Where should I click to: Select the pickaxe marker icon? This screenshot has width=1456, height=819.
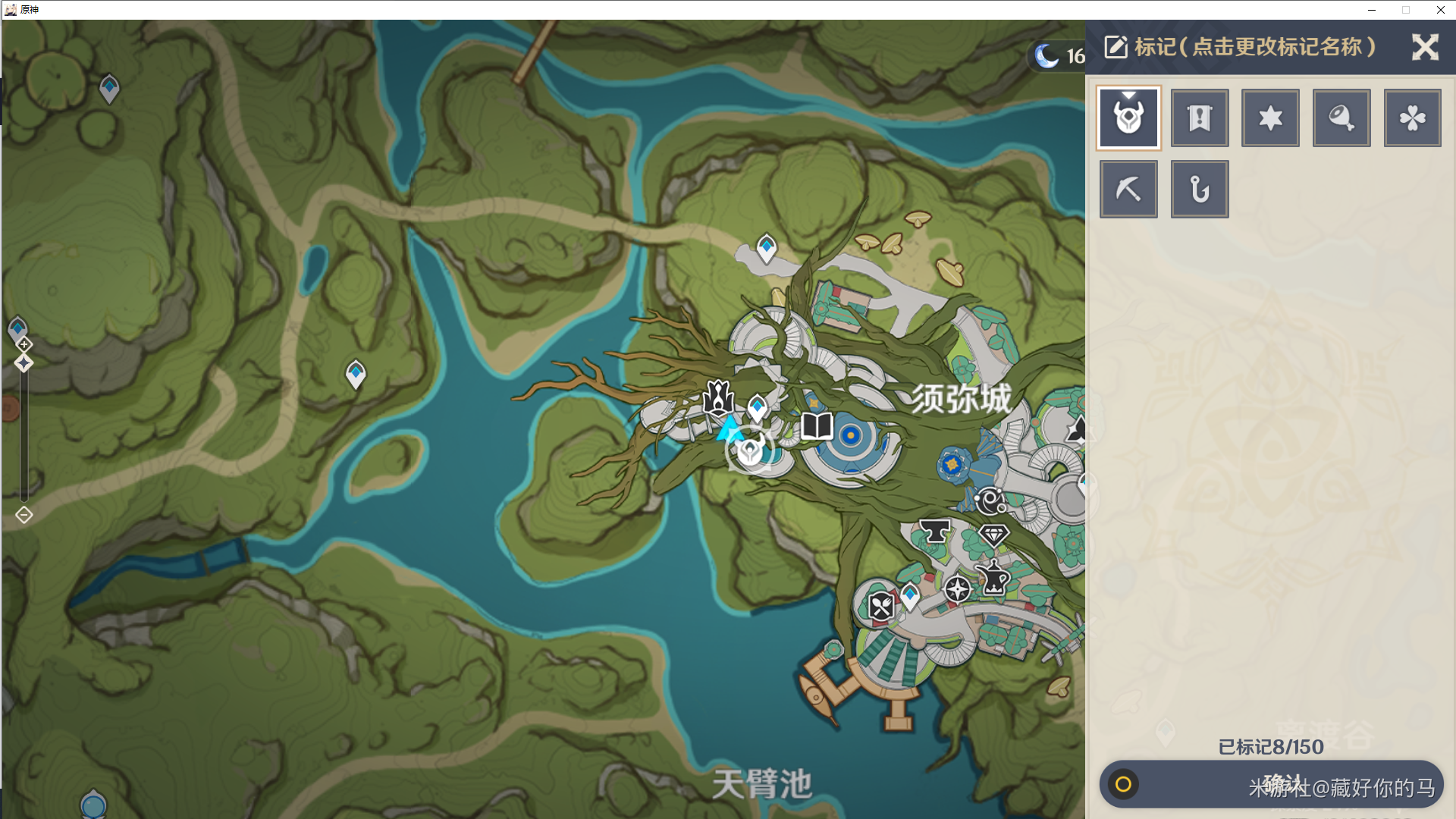1128,189
